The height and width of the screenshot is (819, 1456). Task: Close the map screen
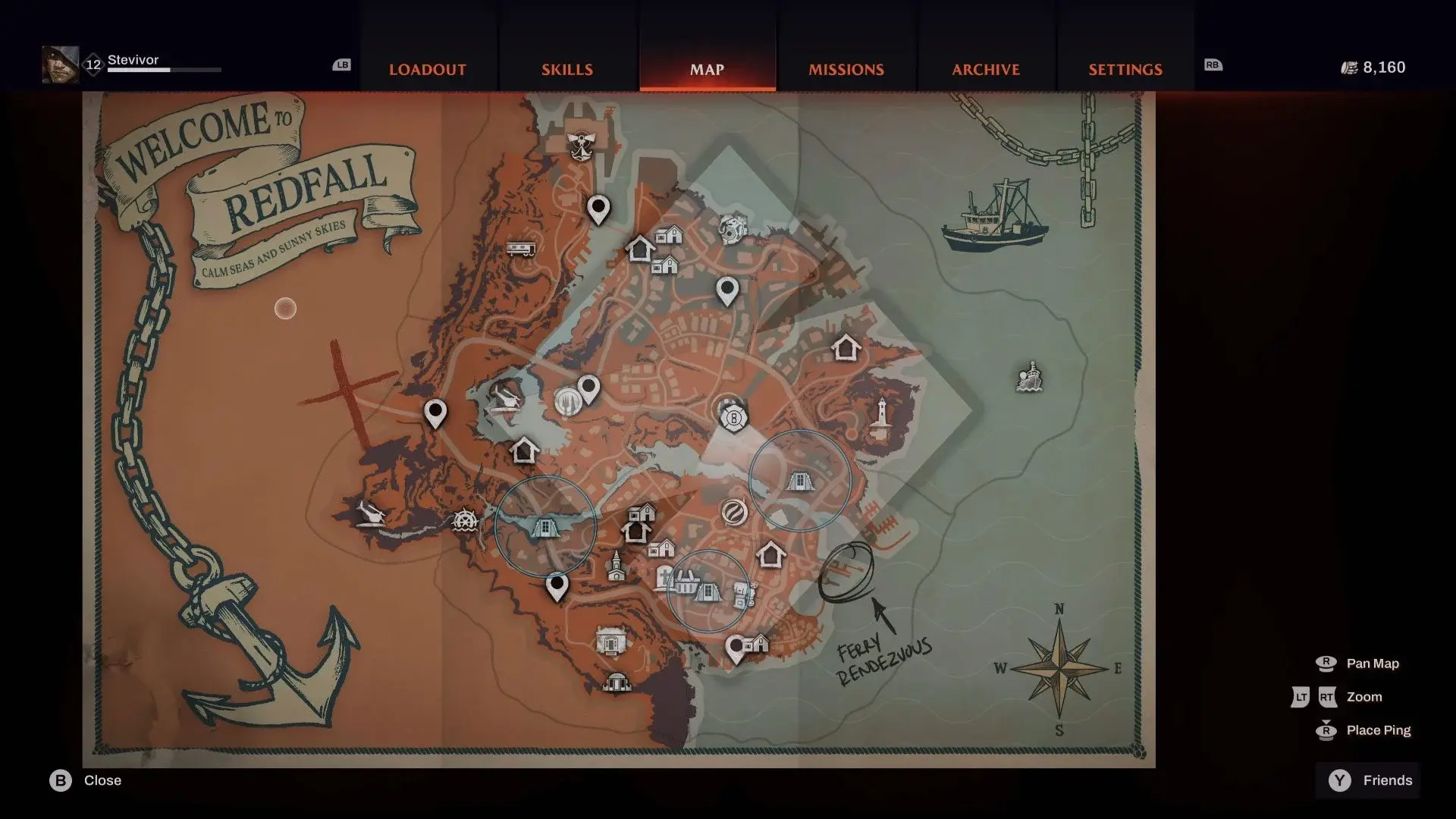(86, 780)
